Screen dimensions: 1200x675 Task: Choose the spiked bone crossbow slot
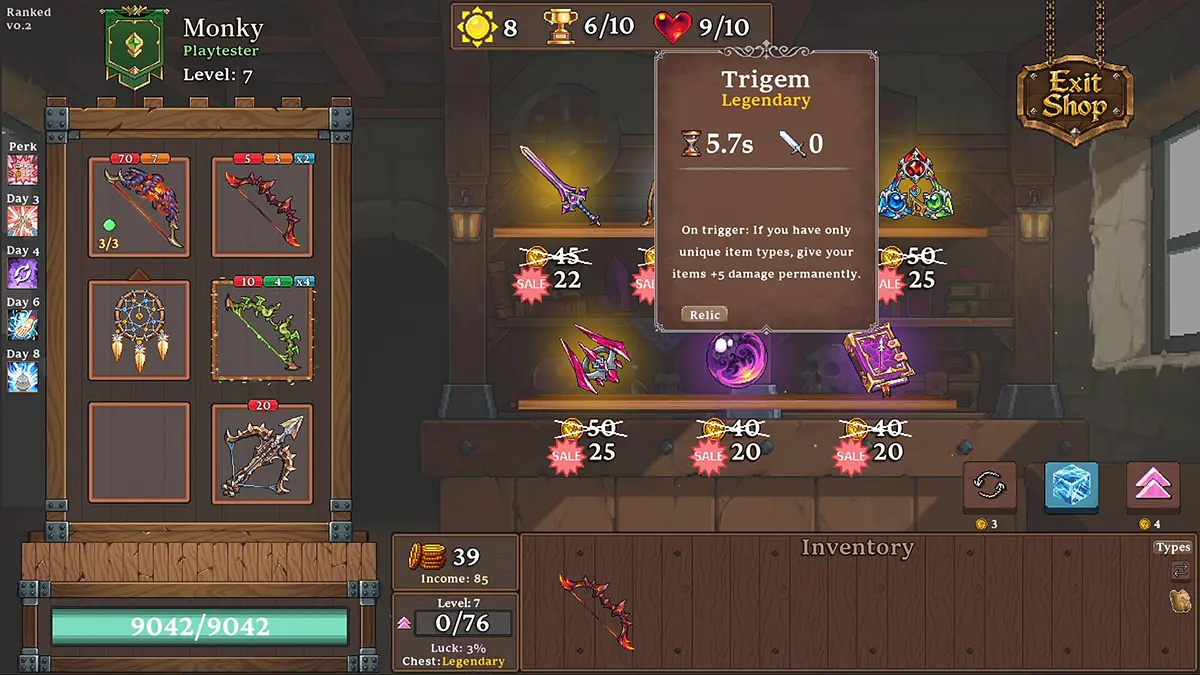263,455
